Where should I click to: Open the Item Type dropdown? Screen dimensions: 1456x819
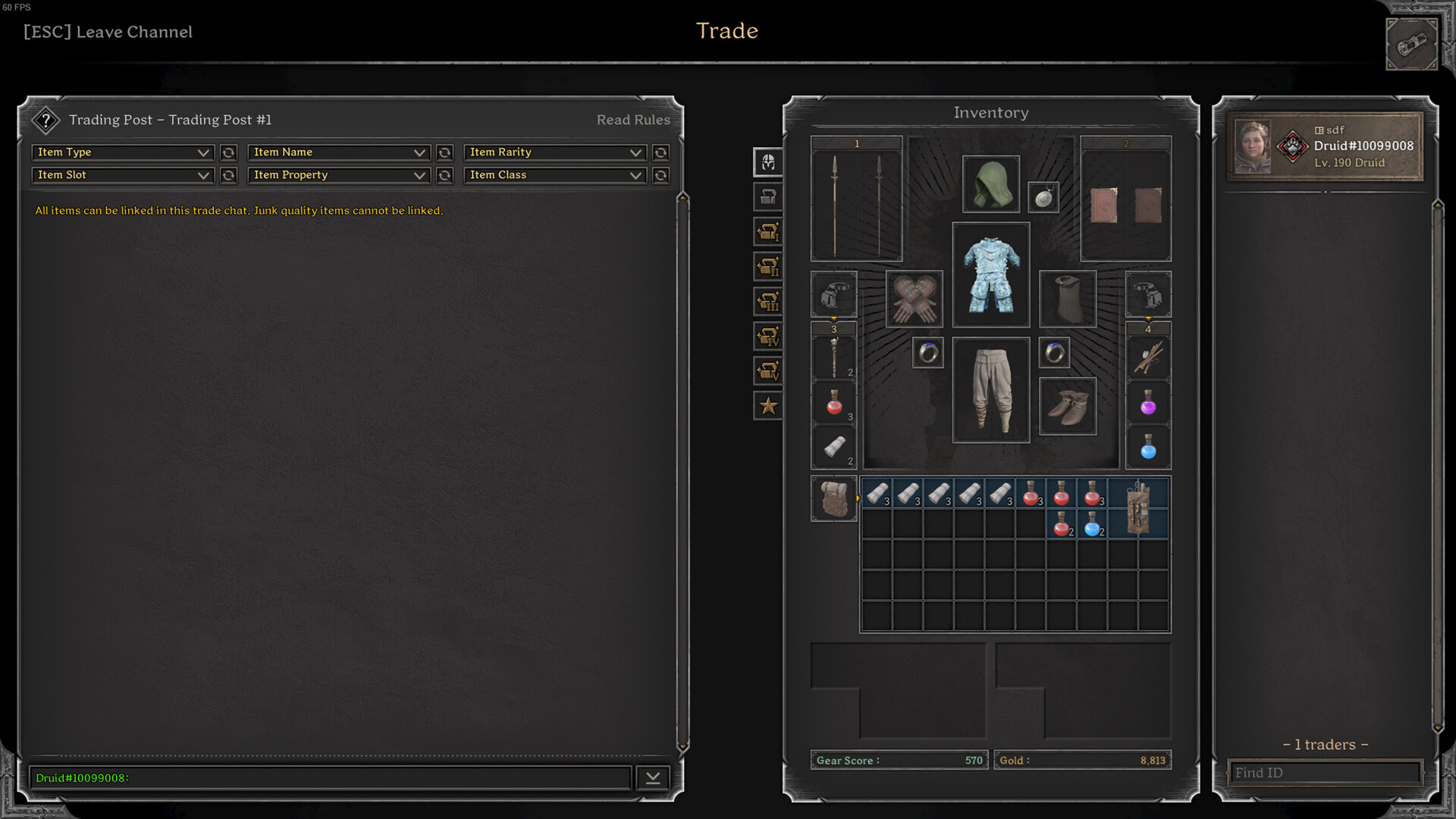click(123, 152)
